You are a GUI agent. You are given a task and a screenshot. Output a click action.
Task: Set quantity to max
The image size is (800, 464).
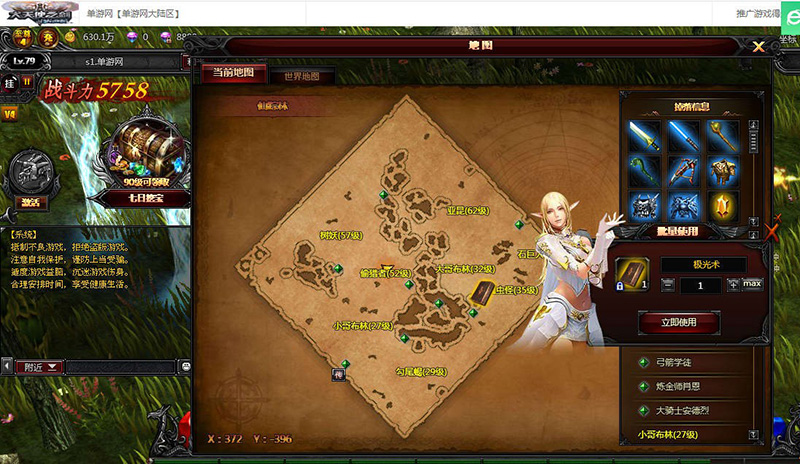point(752,284)
